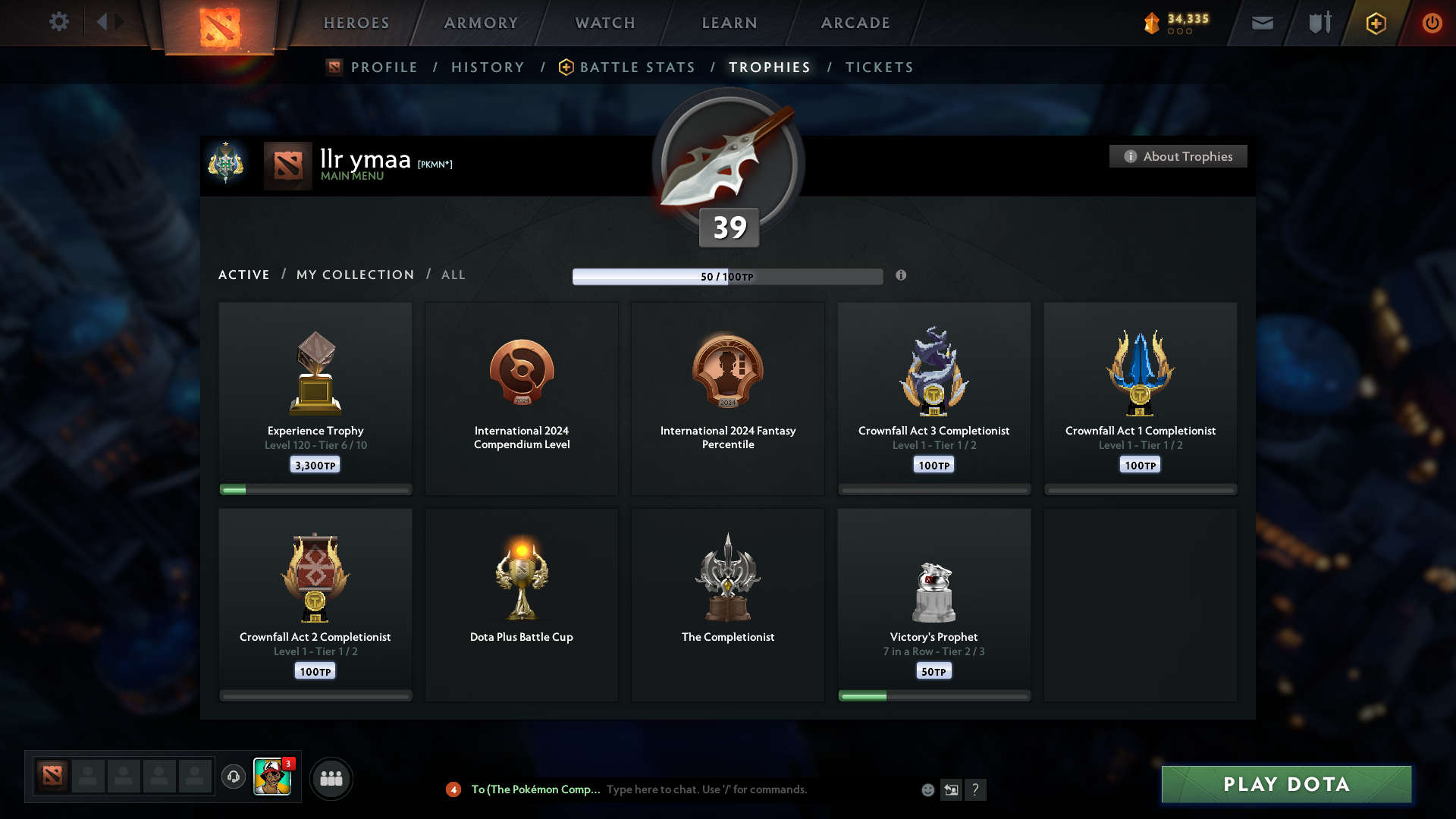
Task: Click the 50/100TP trophy progress bar
Action: [727, 276]
